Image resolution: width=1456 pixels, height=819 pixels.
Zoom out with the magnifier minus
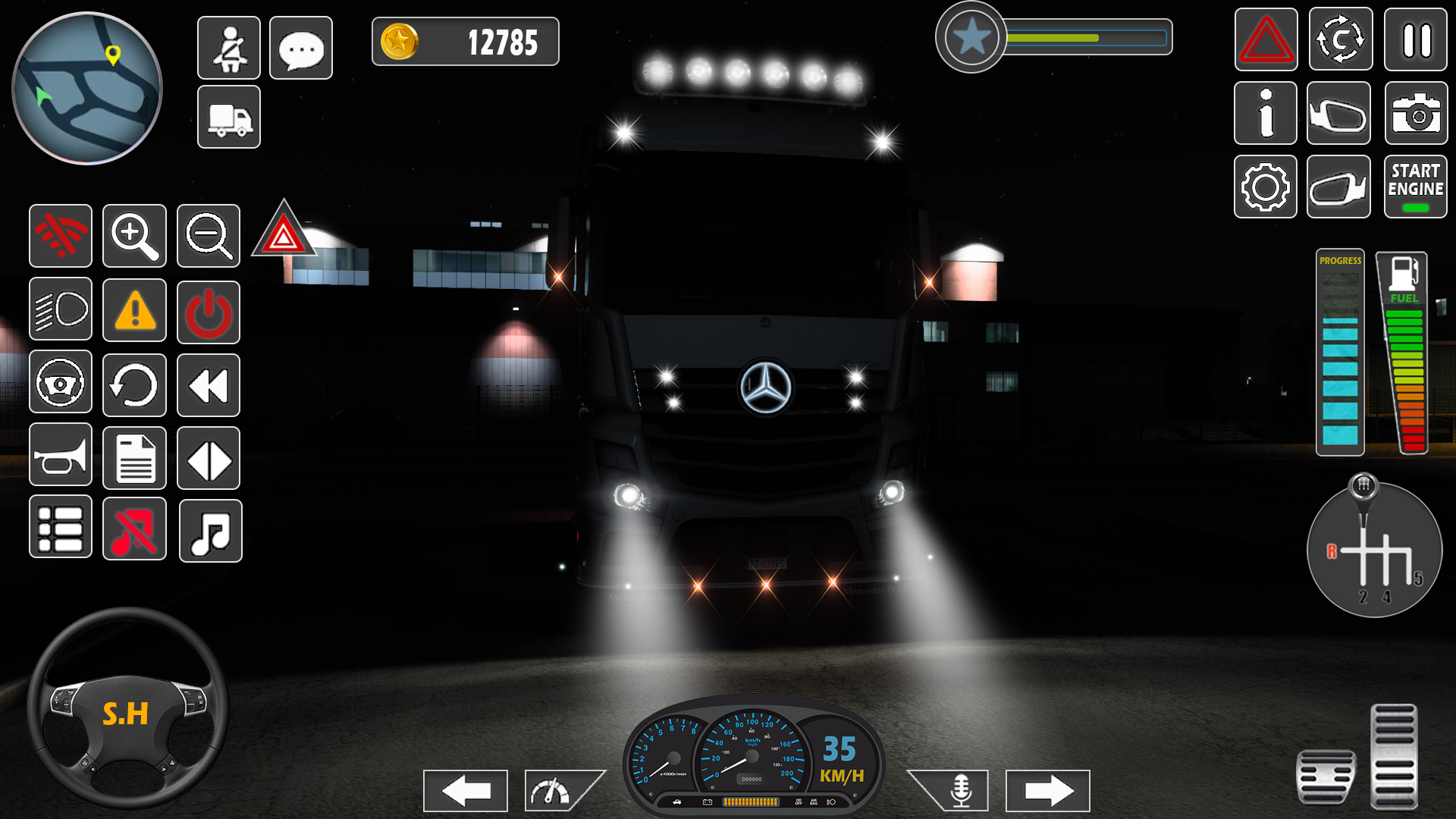click(209, 236)
